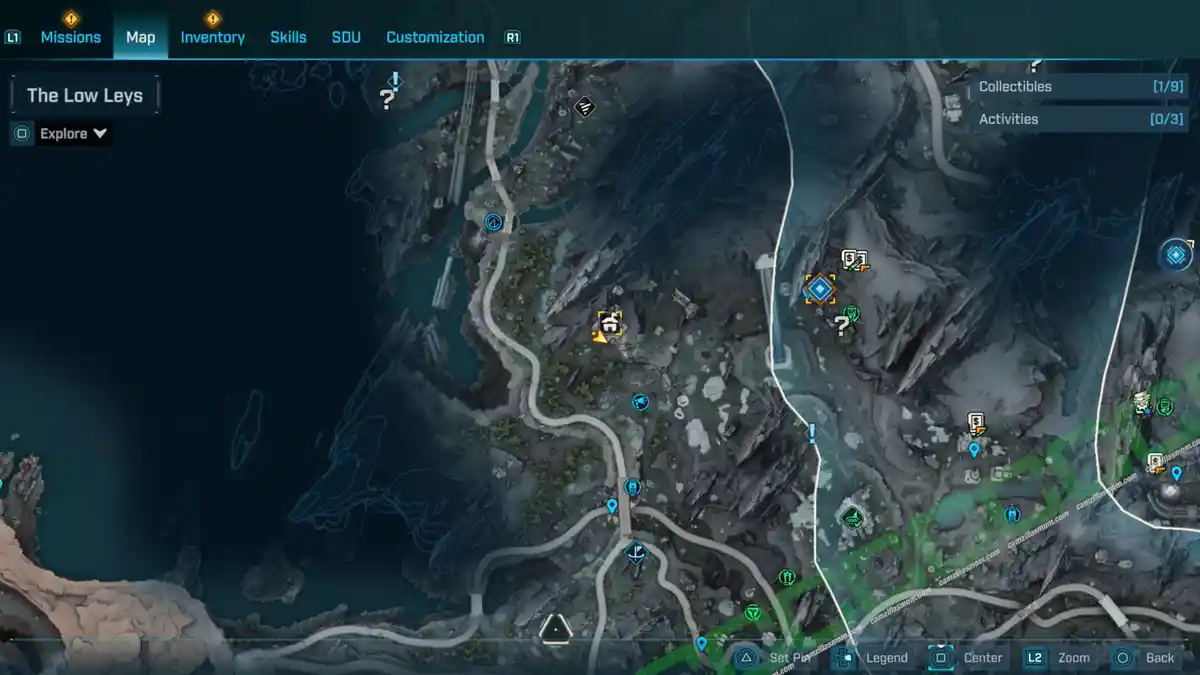Switch to the Map tab

click(140, 37)
